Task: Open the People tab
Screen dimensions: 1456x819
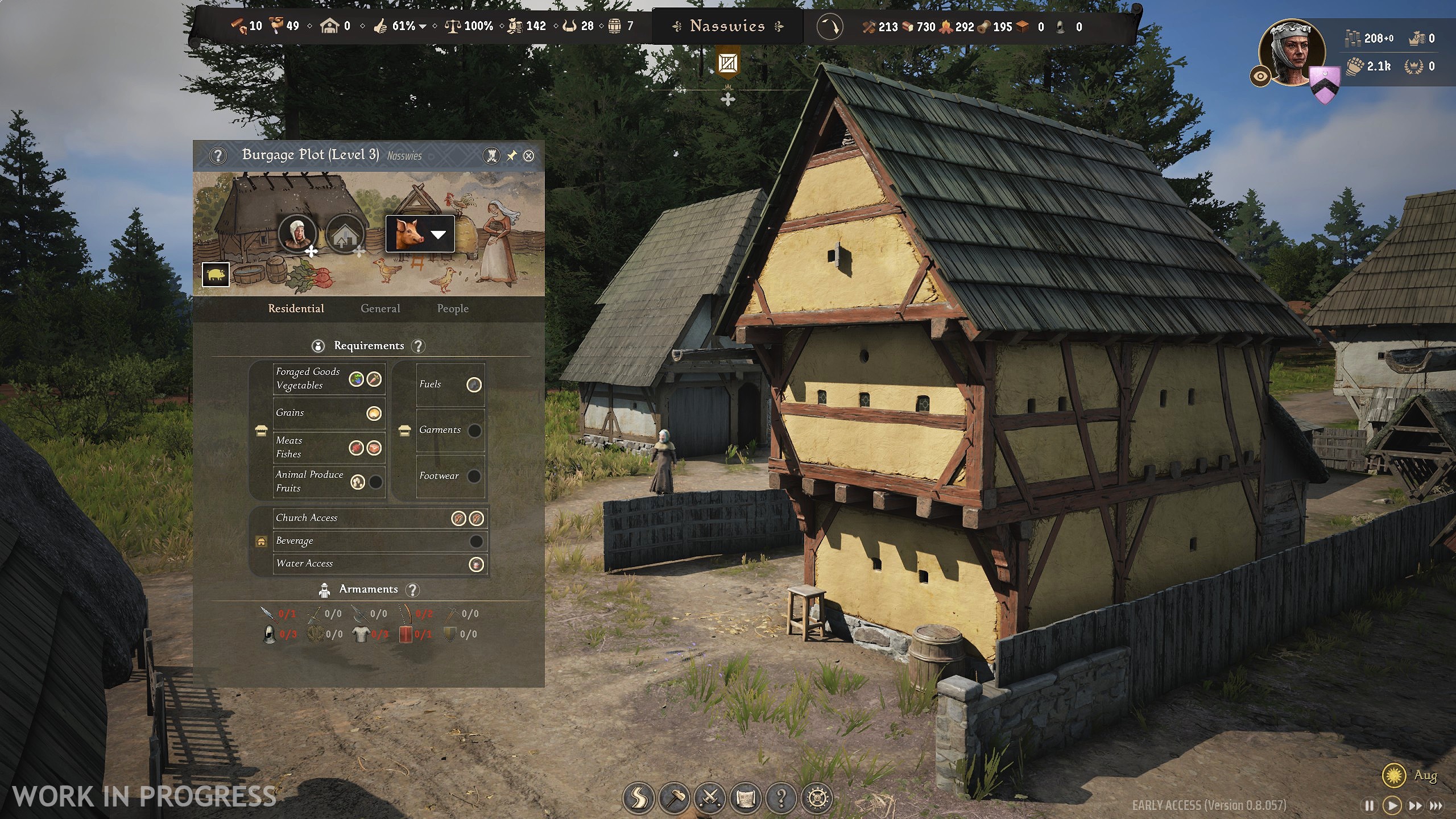Action: point(453,309)
